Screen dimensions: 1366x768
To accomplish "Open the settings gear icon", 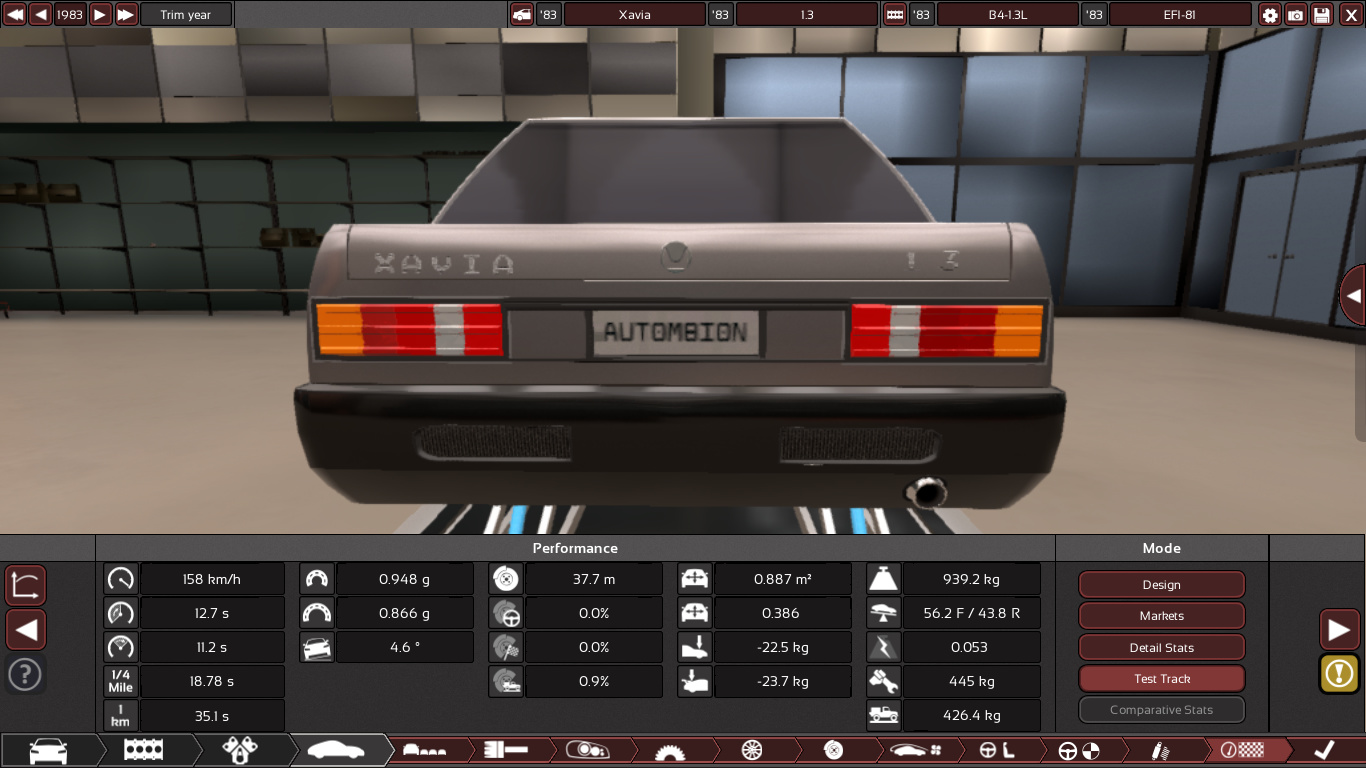I will (1270, 15).
